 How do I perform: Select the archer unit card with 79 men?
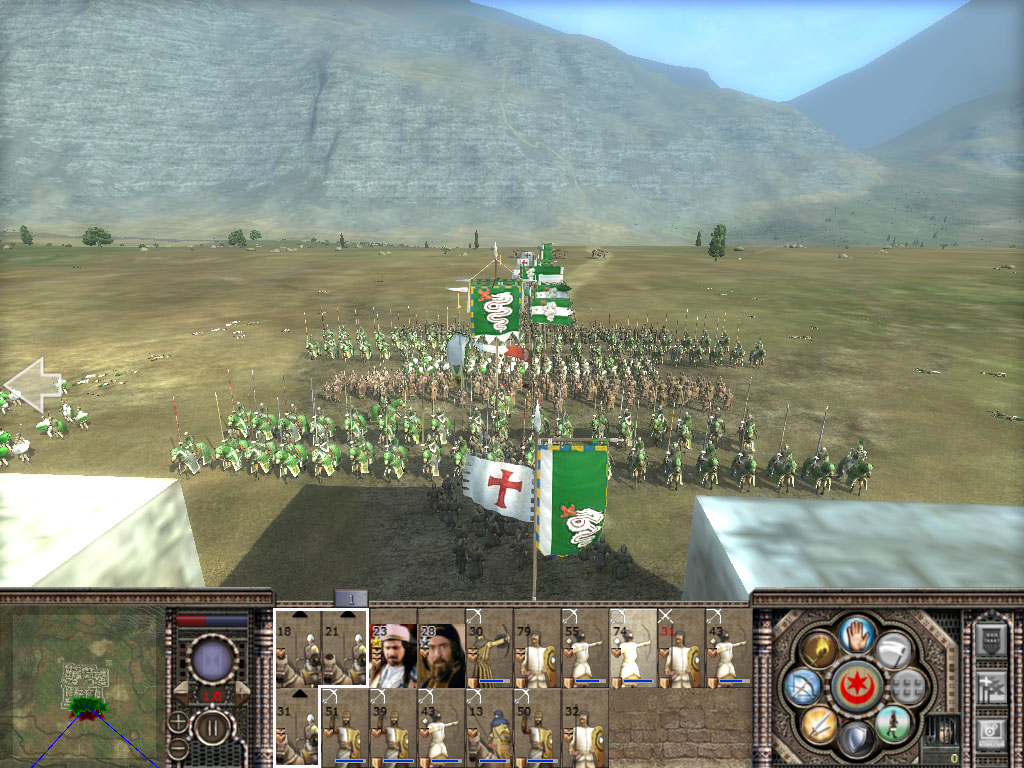[x=537, y=648]
